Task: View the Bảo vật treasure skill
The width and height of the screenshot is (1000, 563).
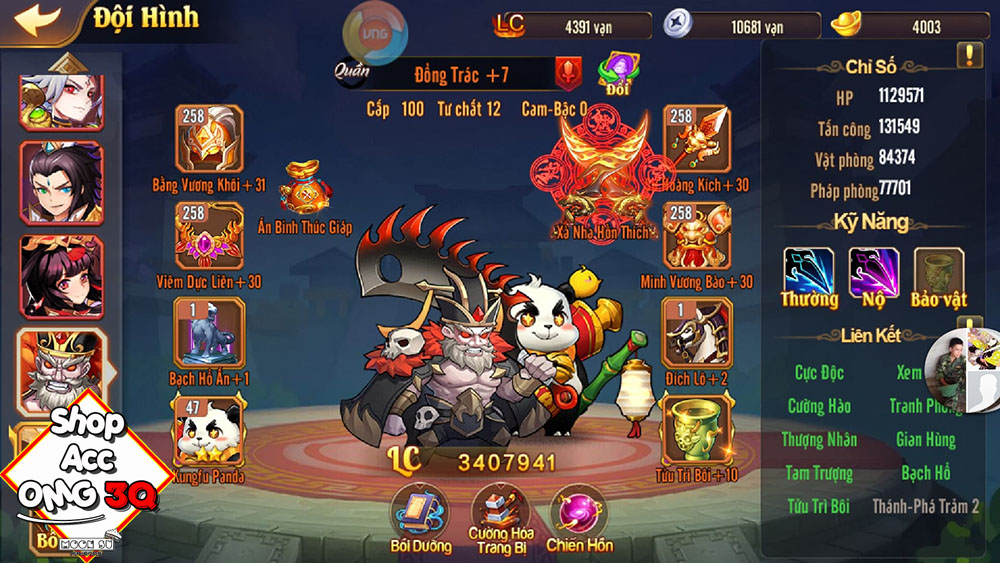Action: pyautogui.click(x=939, y=271)
